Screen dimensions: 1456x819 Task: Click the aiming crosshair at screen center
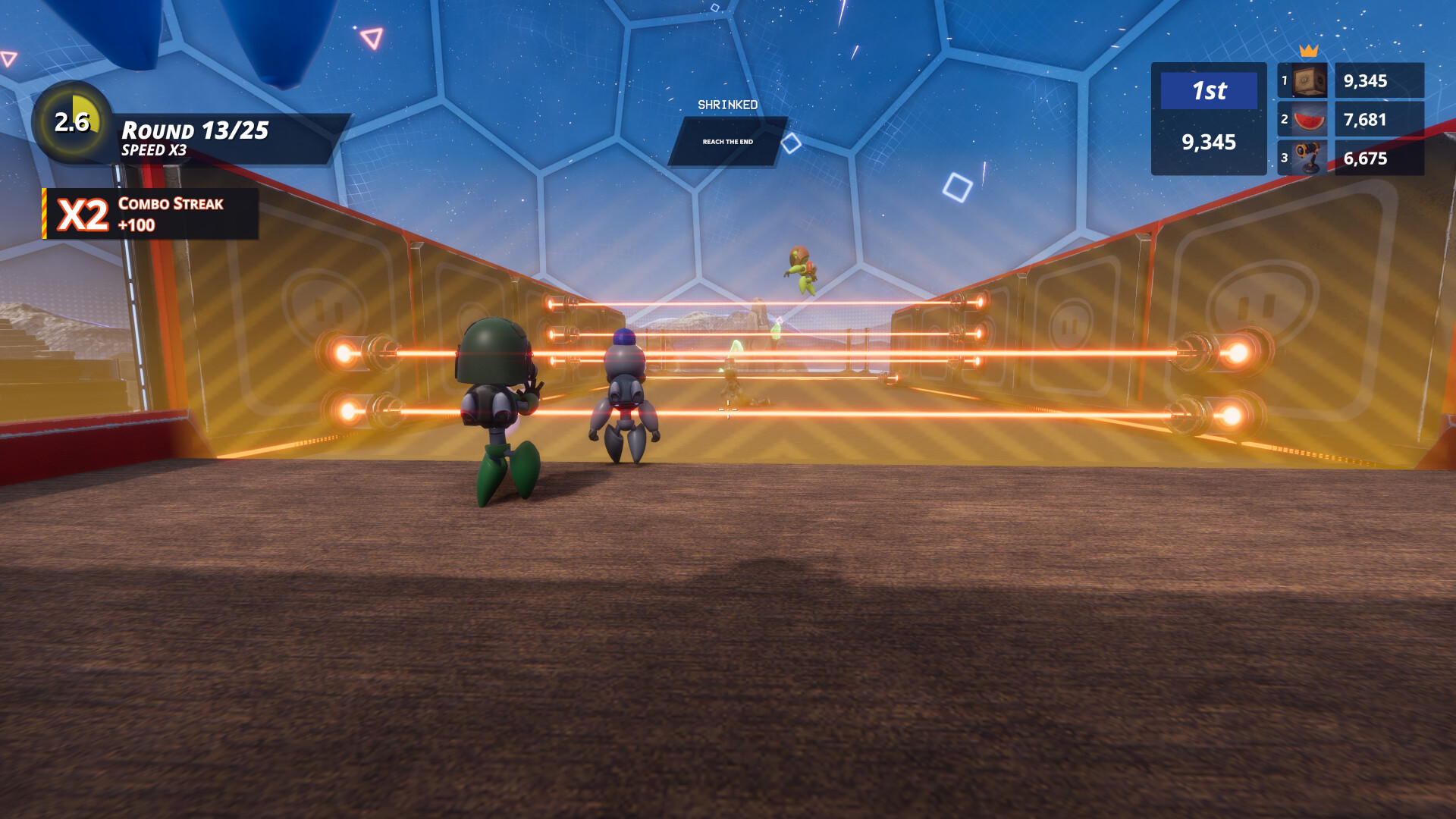[x=728, y=410]
